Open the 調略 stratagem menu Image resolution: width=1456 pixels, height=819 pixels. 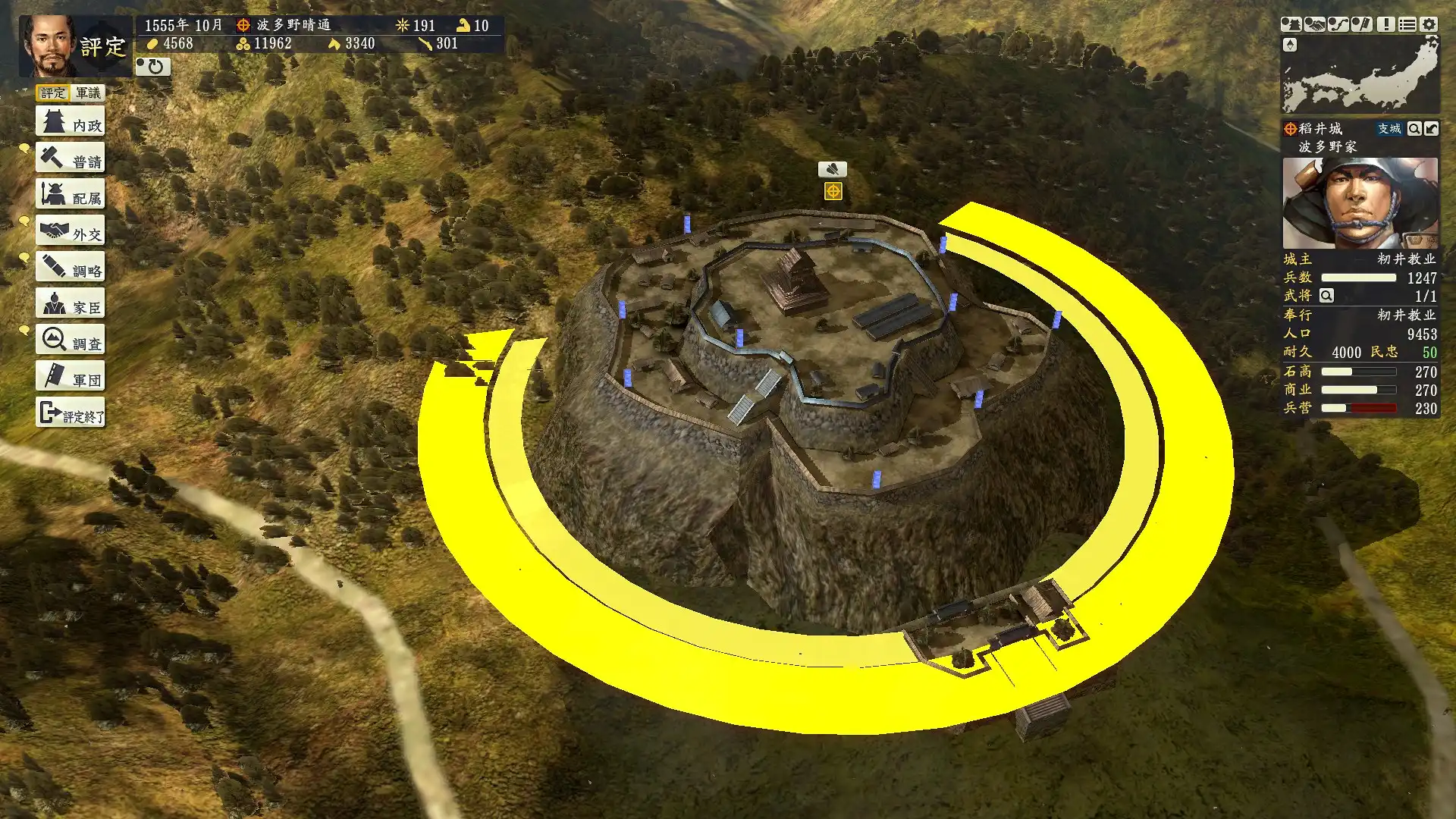tap(70, 268)
